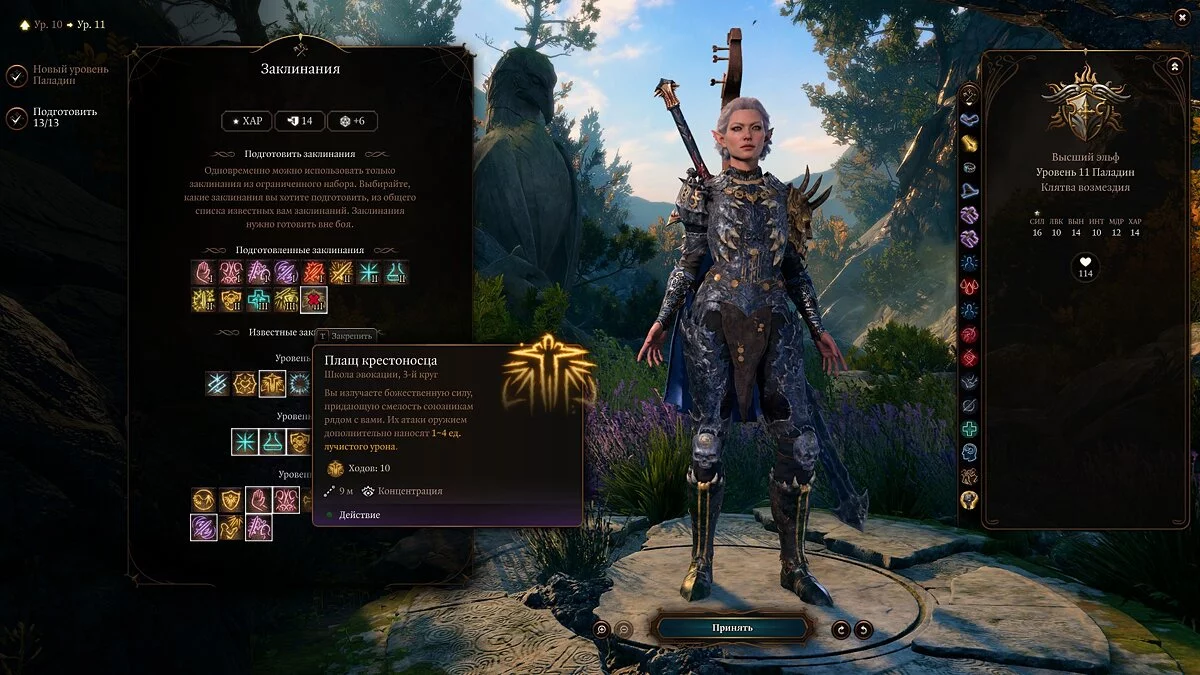
Task: Close the level-up screen with the X
Action: (1182, 18)
